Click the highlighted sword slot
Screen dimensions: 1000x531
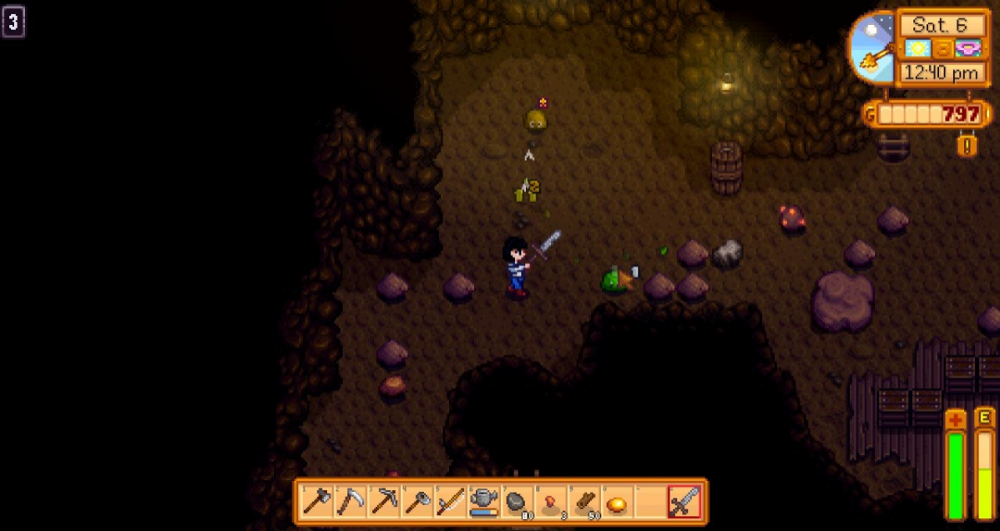685,501
